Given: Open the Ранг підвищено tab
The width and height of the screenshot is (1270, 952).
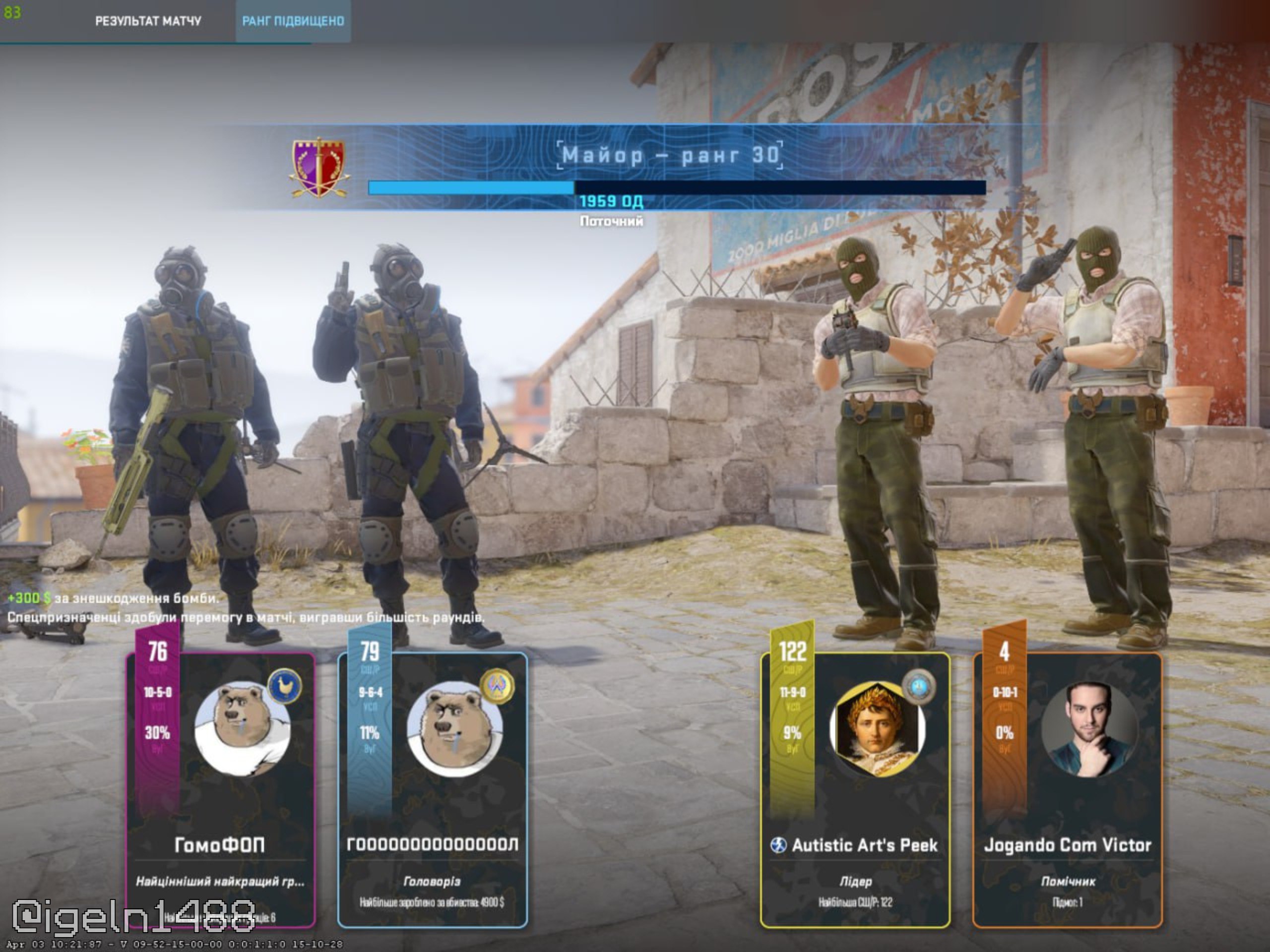Looking at the screenshot, I should click(293, 21).
